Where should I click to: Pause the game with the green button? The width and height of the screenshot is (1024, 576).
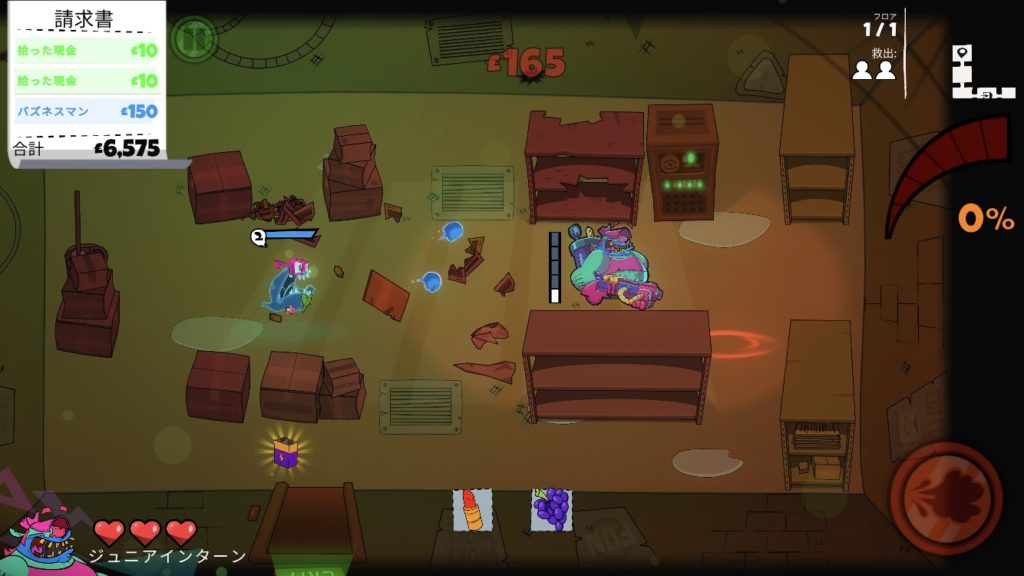click(x=192, y=38)
